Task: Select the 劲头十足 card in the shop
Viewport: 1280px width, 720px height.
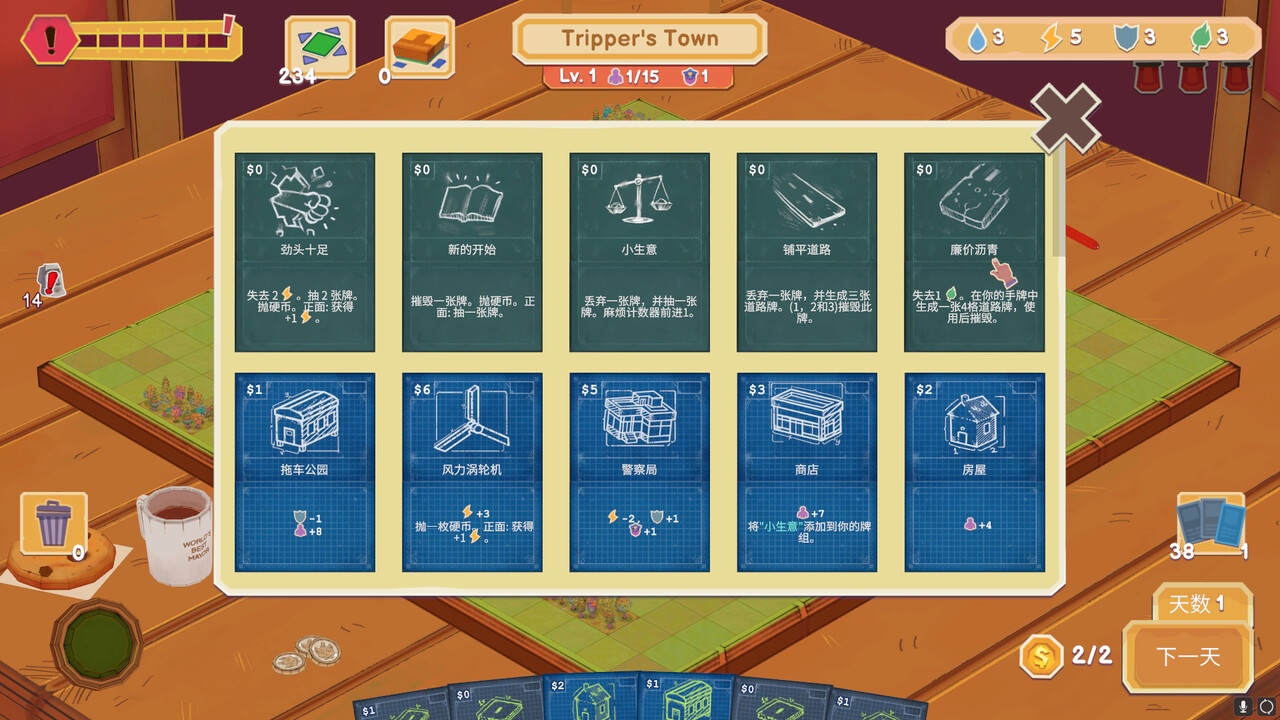Action: point(301,255)
